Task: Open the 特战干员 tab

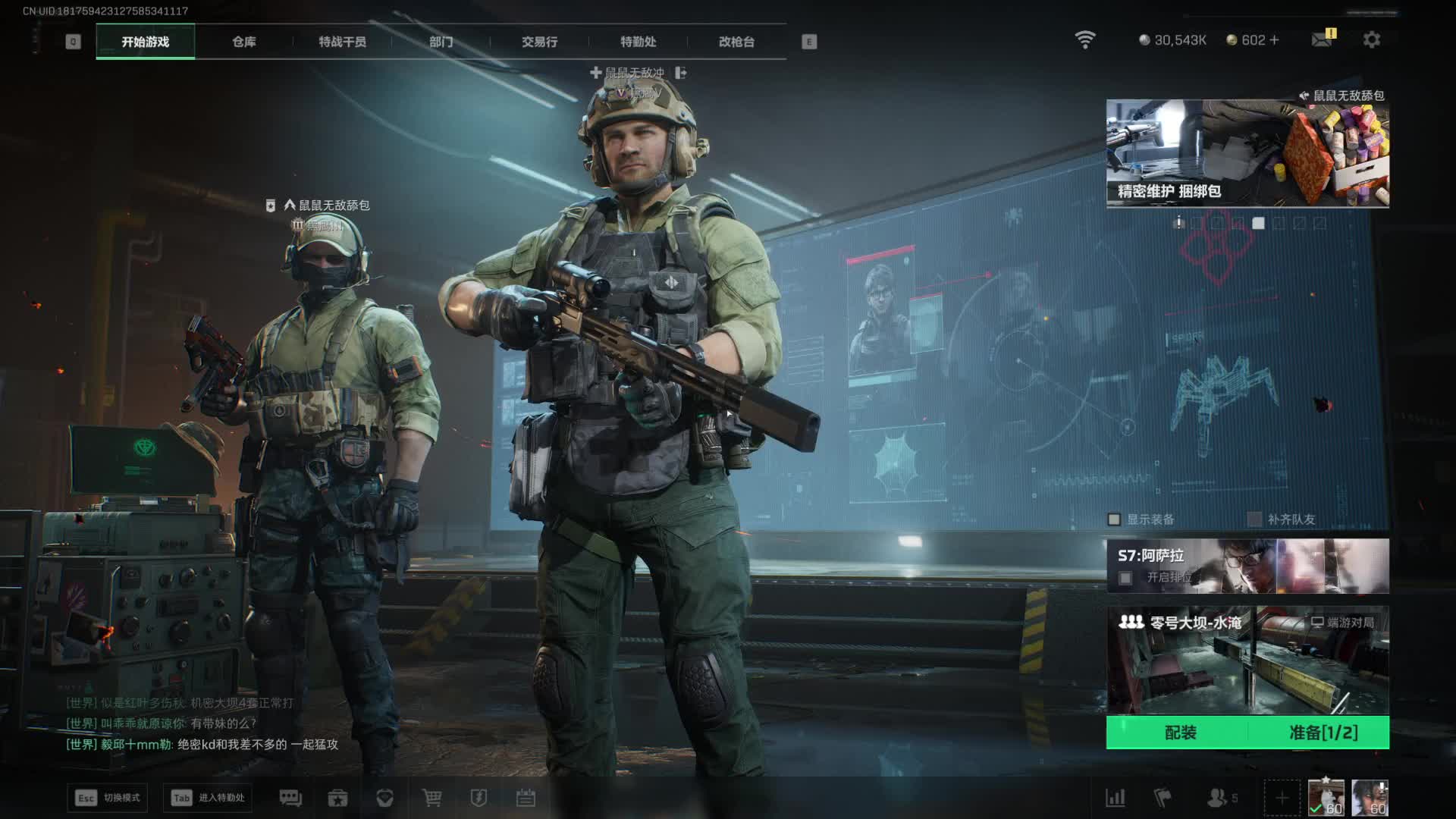Action: click(342, 42)
